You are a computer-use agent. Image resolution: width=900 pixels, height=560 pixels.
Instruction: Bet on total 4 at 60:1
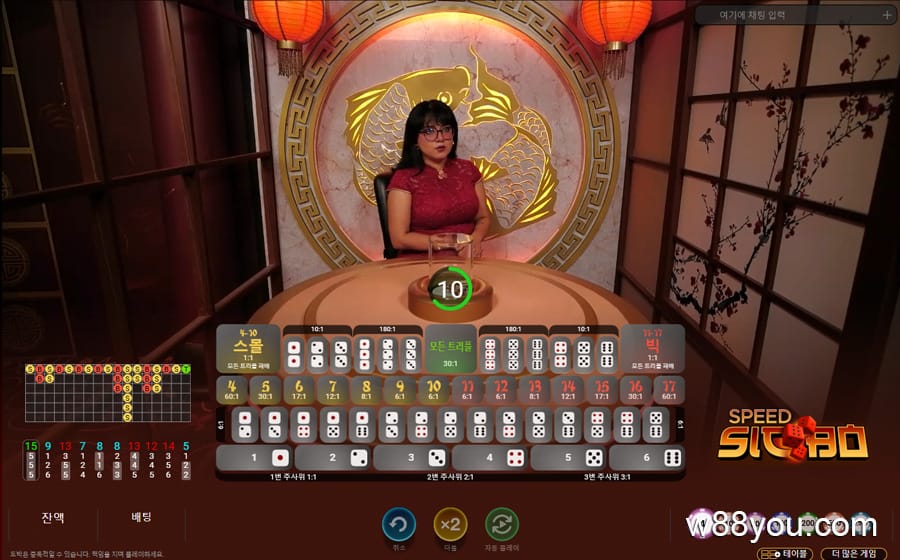click(232, 390)
